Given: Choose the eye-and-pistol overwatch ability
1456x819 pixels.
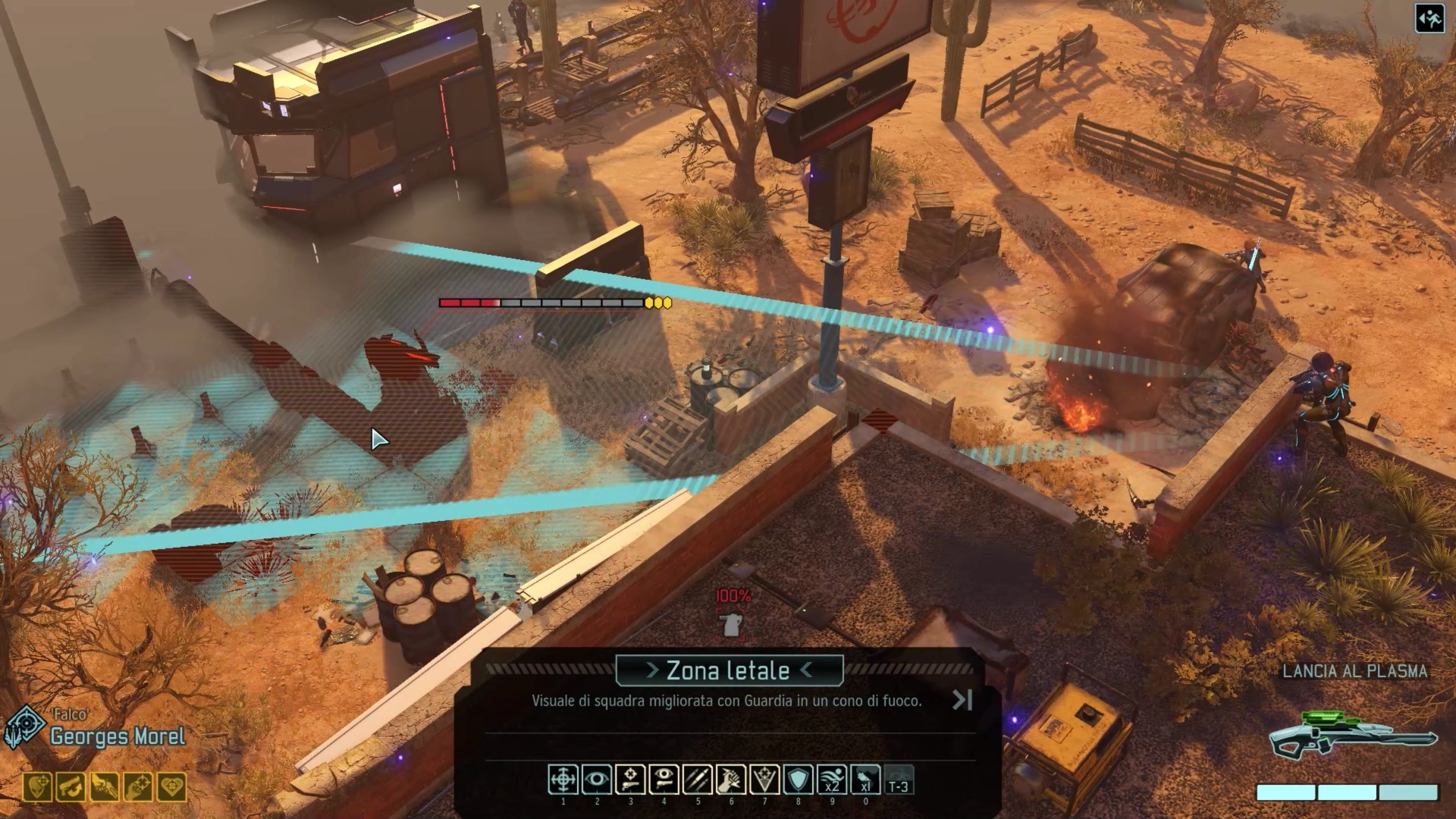Looking at the screenshot, I should [664, 780].
